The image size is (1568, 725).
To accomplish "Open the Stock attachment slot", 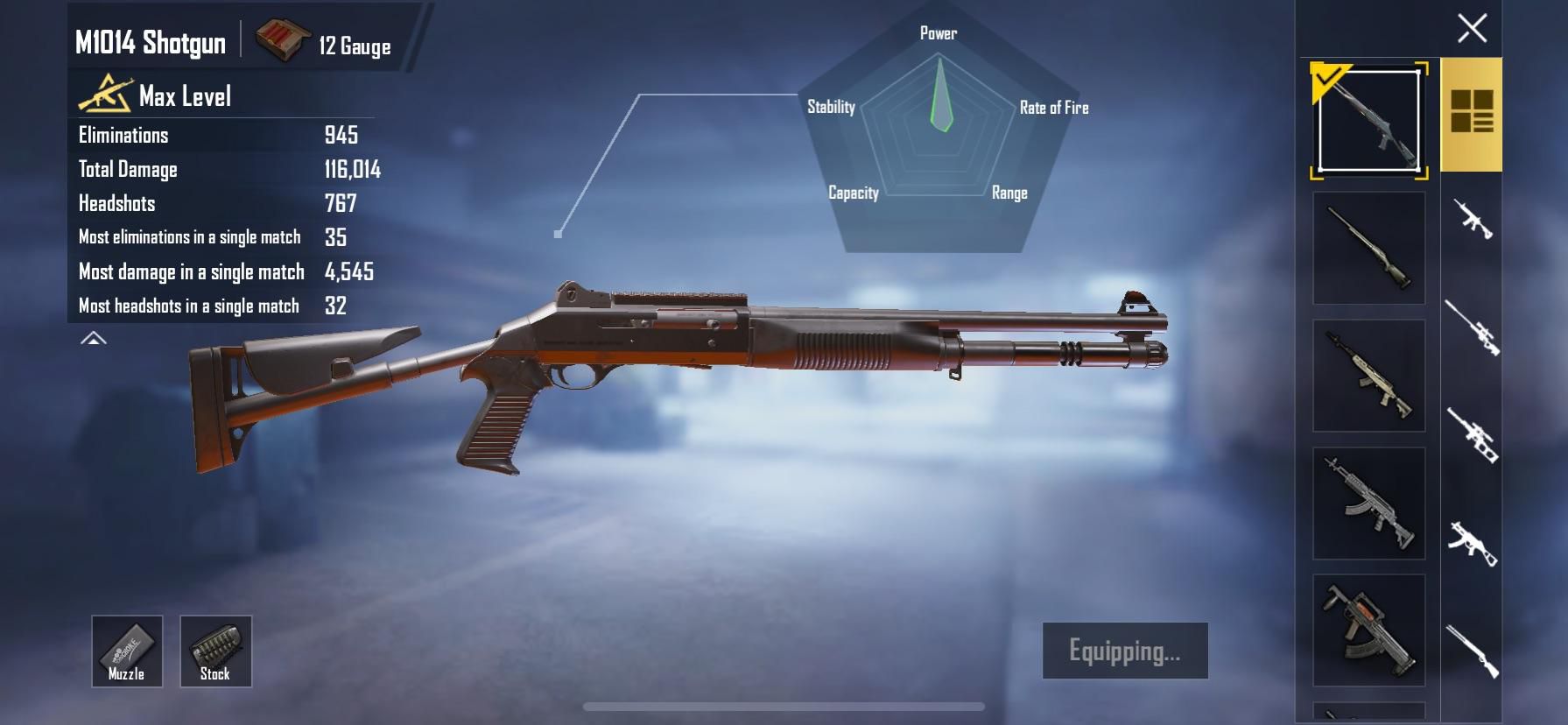I will pyautogui.click(x=215, y=651).
